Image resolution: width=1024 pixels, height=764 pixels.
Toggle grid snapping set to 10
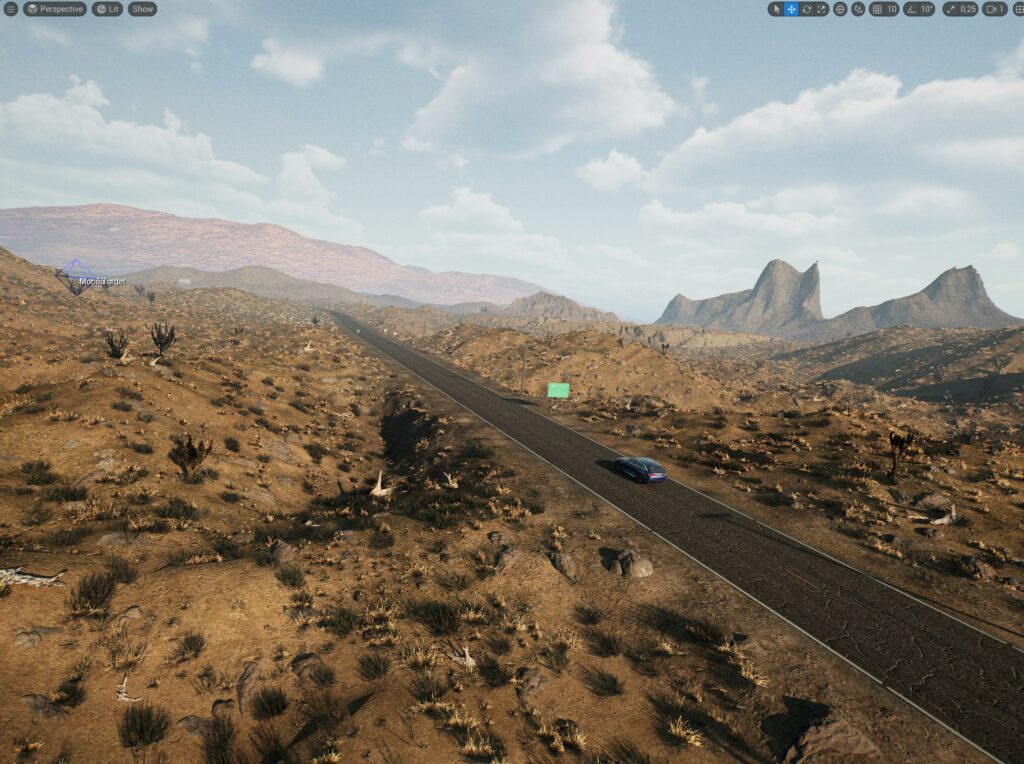coord(884,9)
